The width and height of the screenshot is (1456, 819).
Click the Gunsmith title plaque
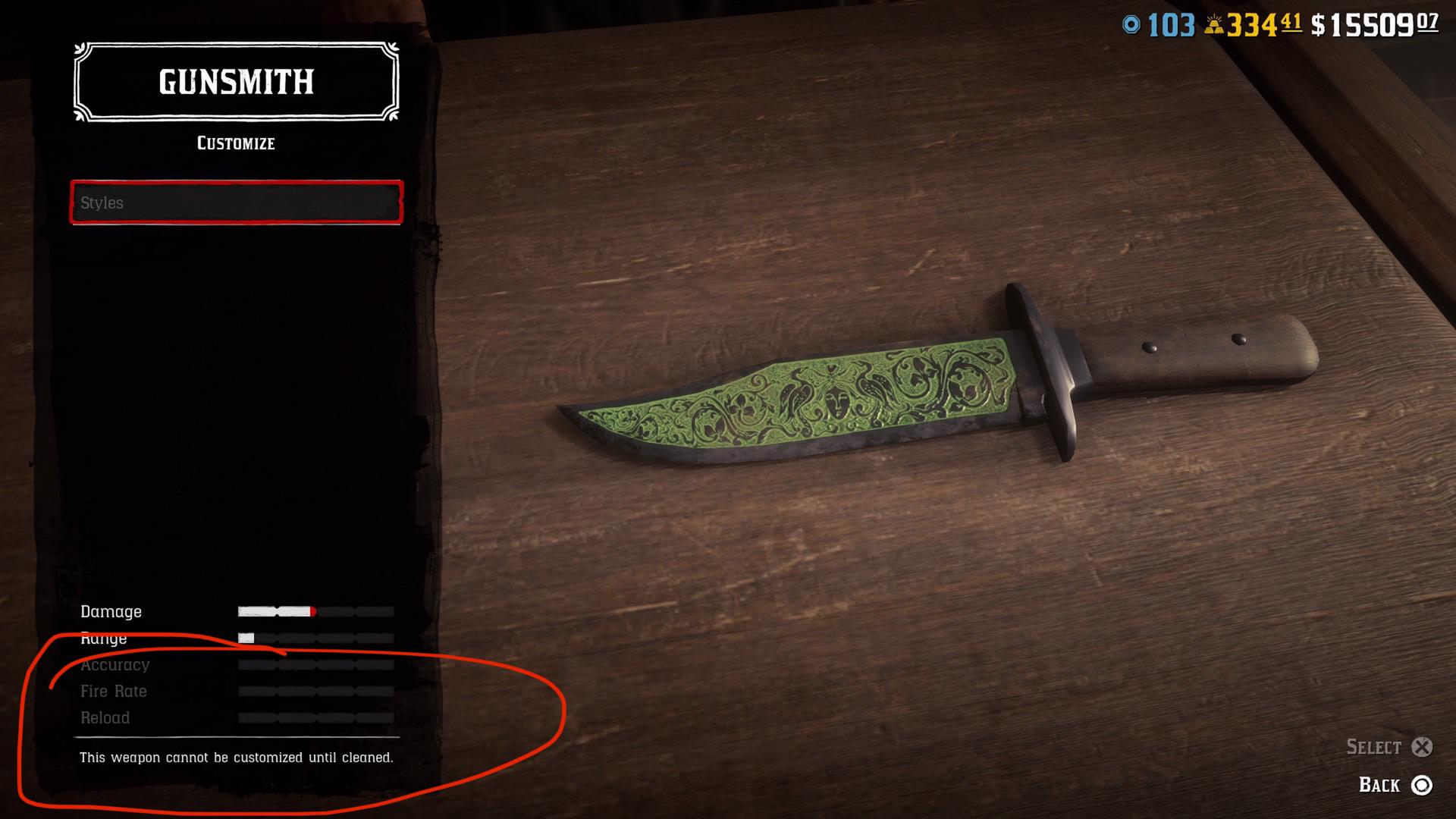235,82
